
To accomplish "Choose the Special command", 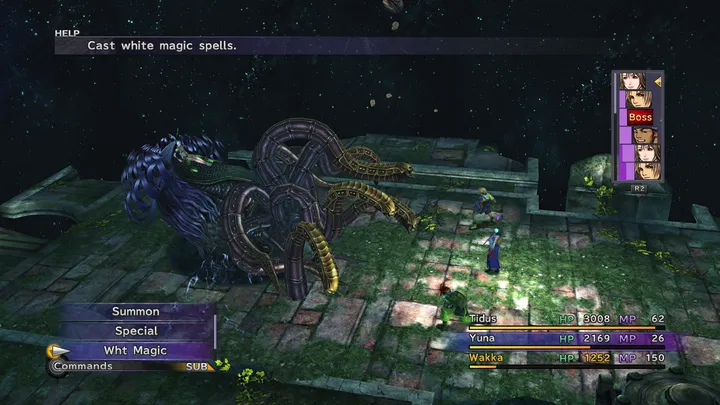I will 135,331.
